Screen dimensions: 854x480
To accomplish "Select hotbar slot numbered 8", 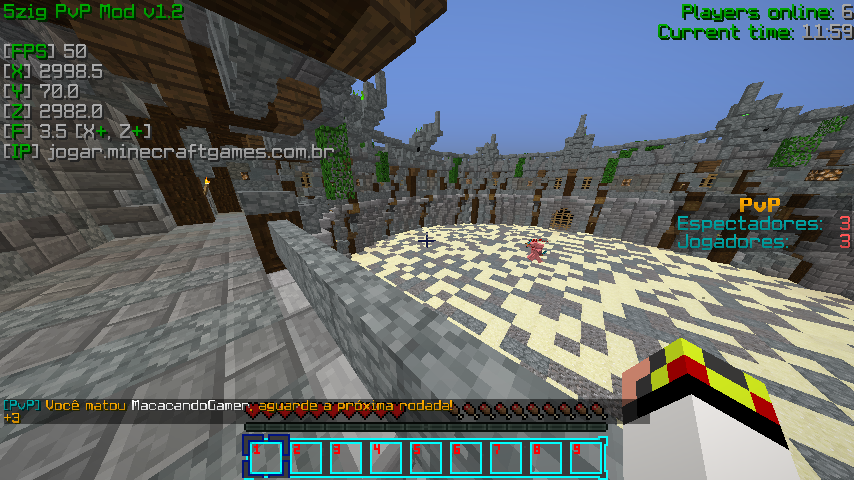I will pyautogui.click(x=546, y=457).
